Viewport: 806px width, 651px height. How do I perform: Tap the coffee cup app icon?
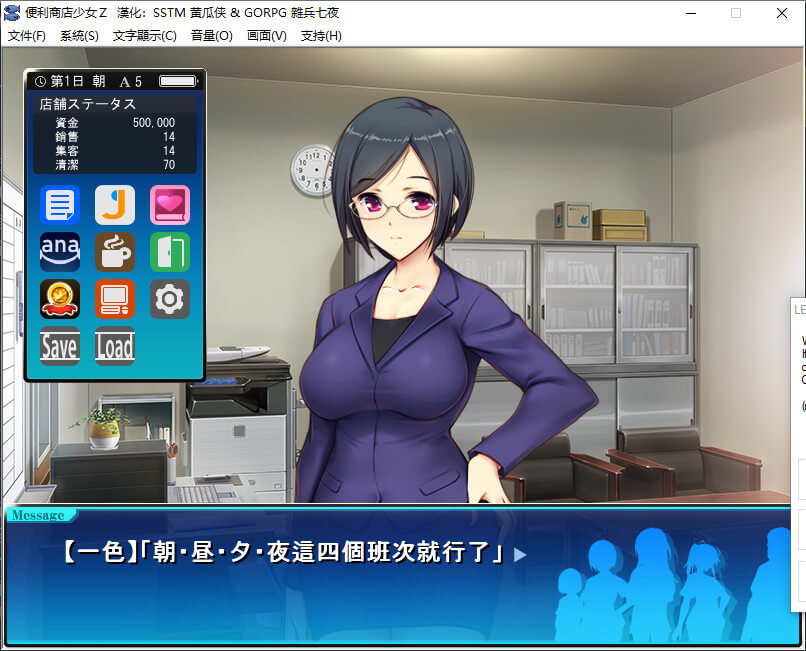(x=115, y=252)
